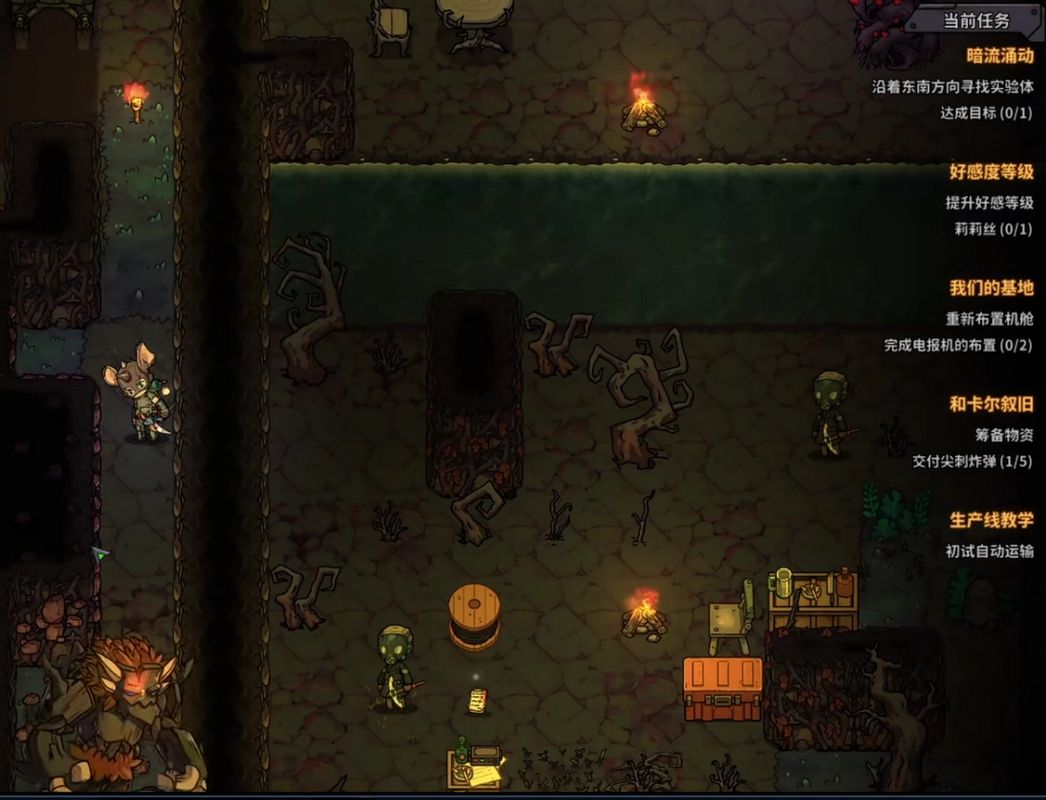The height and width of the screenshot is (800, 1046).
Task: Open the 我们的基地 quest entry
Action: click(990, 288)
